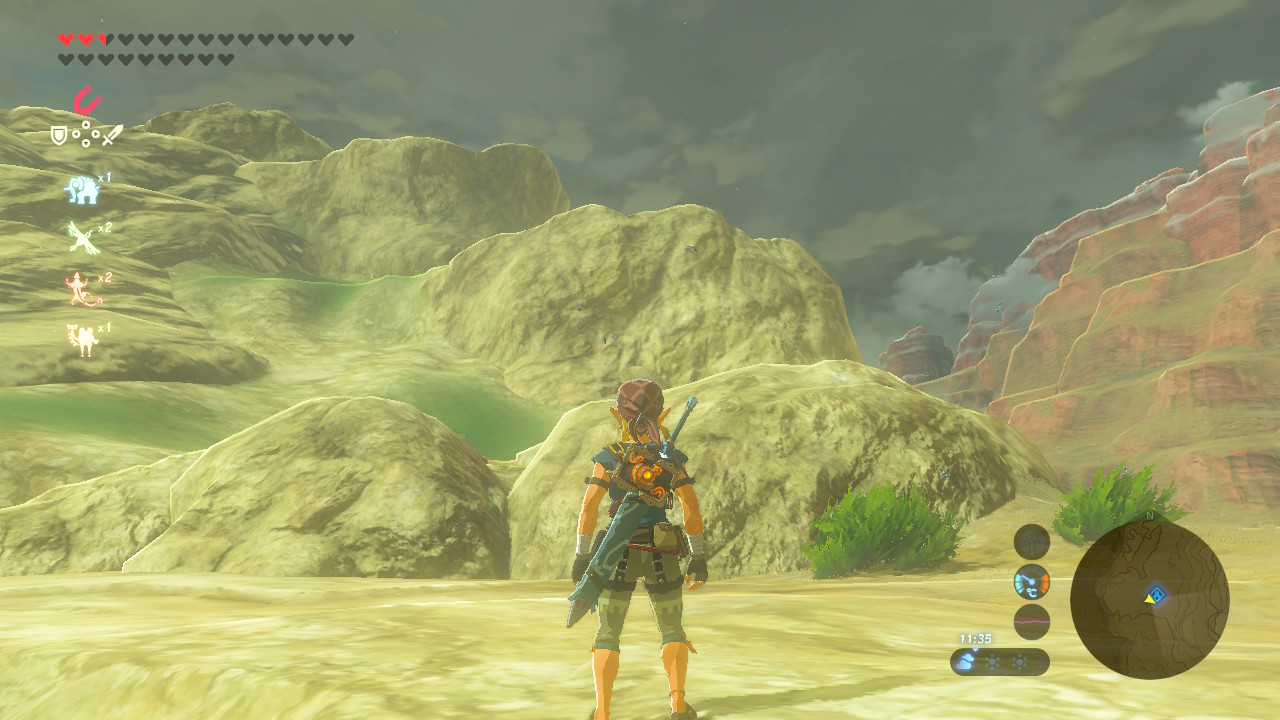
Task: Select the sword icon beside the d-pad
Action: (x=112, y=134)
